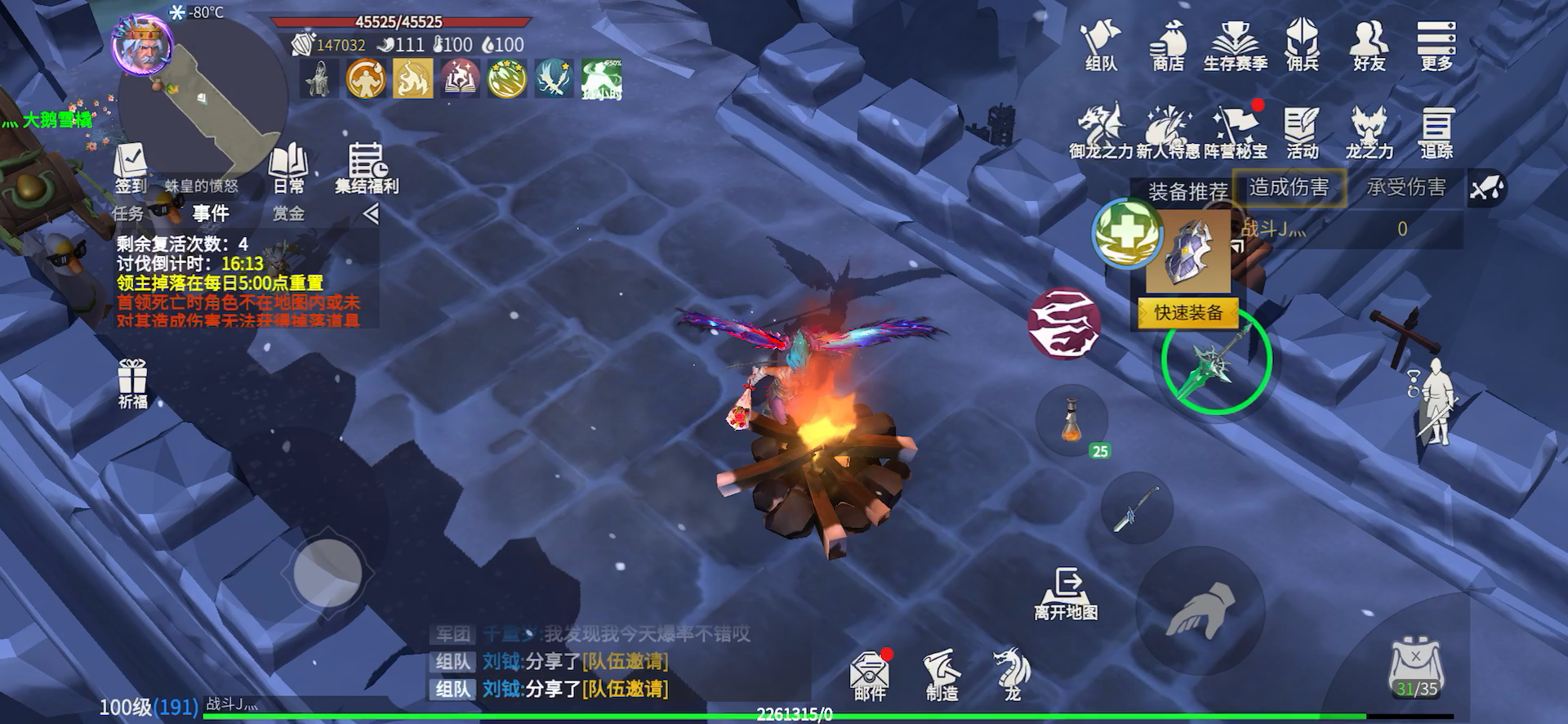Open the 邮件 mailbox
Image resolution: width=1568 pixels, height=724 pixels.
coord(869,676)
